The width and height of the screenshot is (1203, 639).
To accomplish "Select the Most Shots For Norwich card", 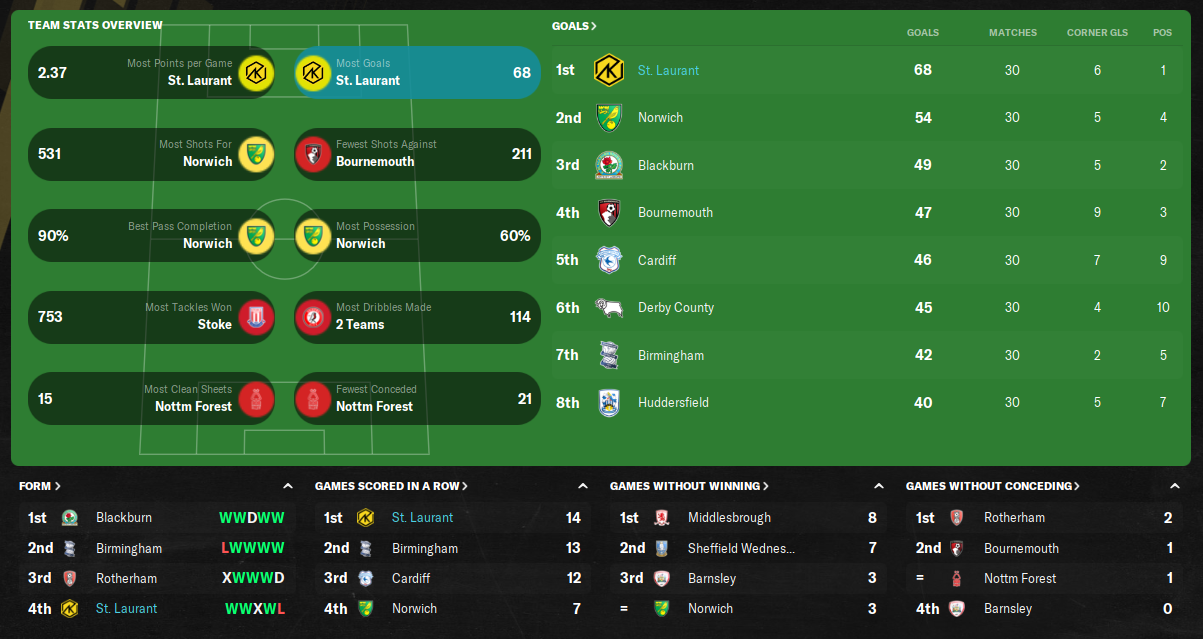I will (x=151, y=153).
